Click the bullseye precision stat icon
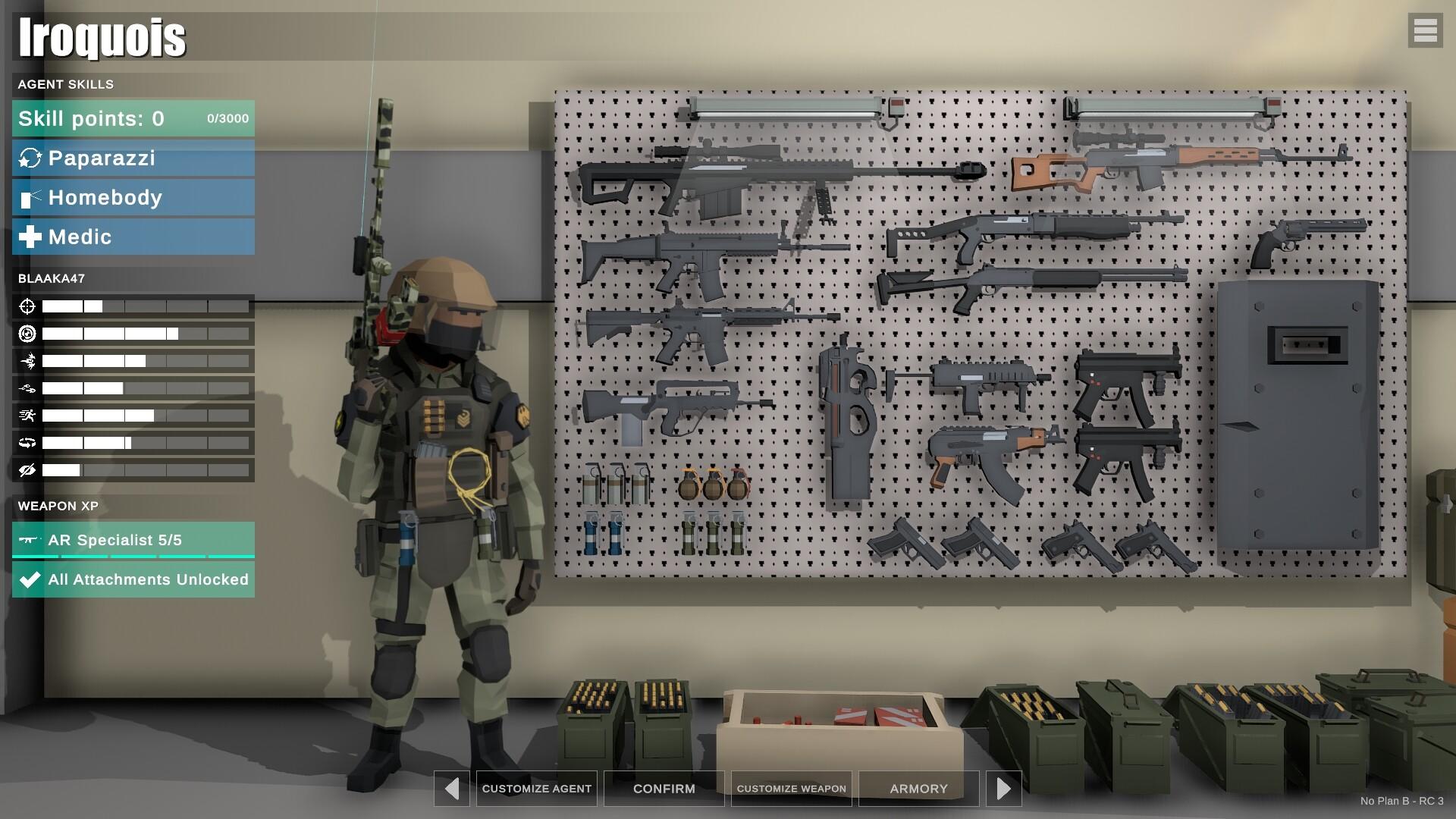The height and width of the screenshot is (819, 1456). (28, 334)
